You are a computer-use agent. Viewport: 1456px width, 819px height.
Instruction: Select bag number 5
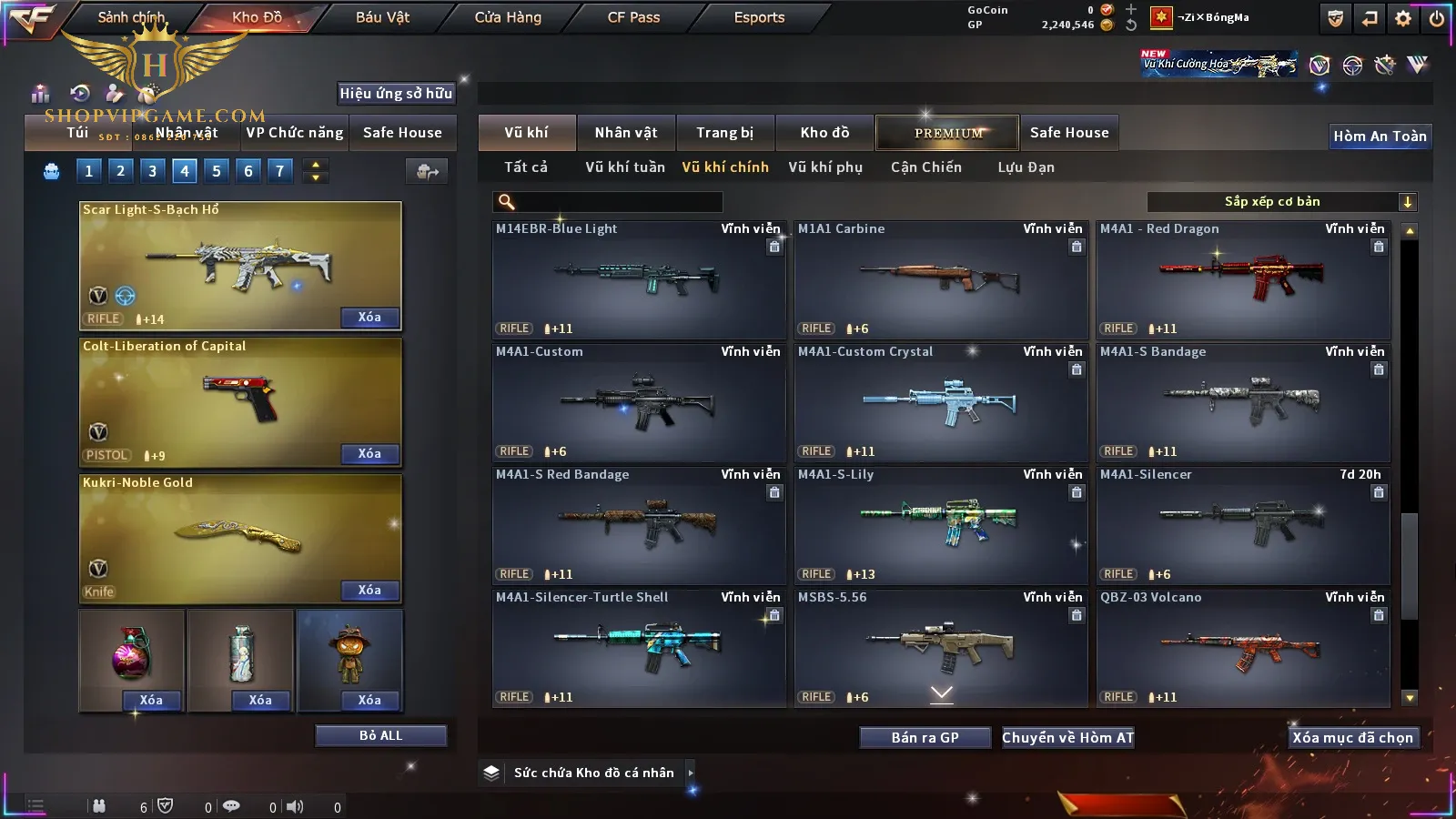[217, 170]
